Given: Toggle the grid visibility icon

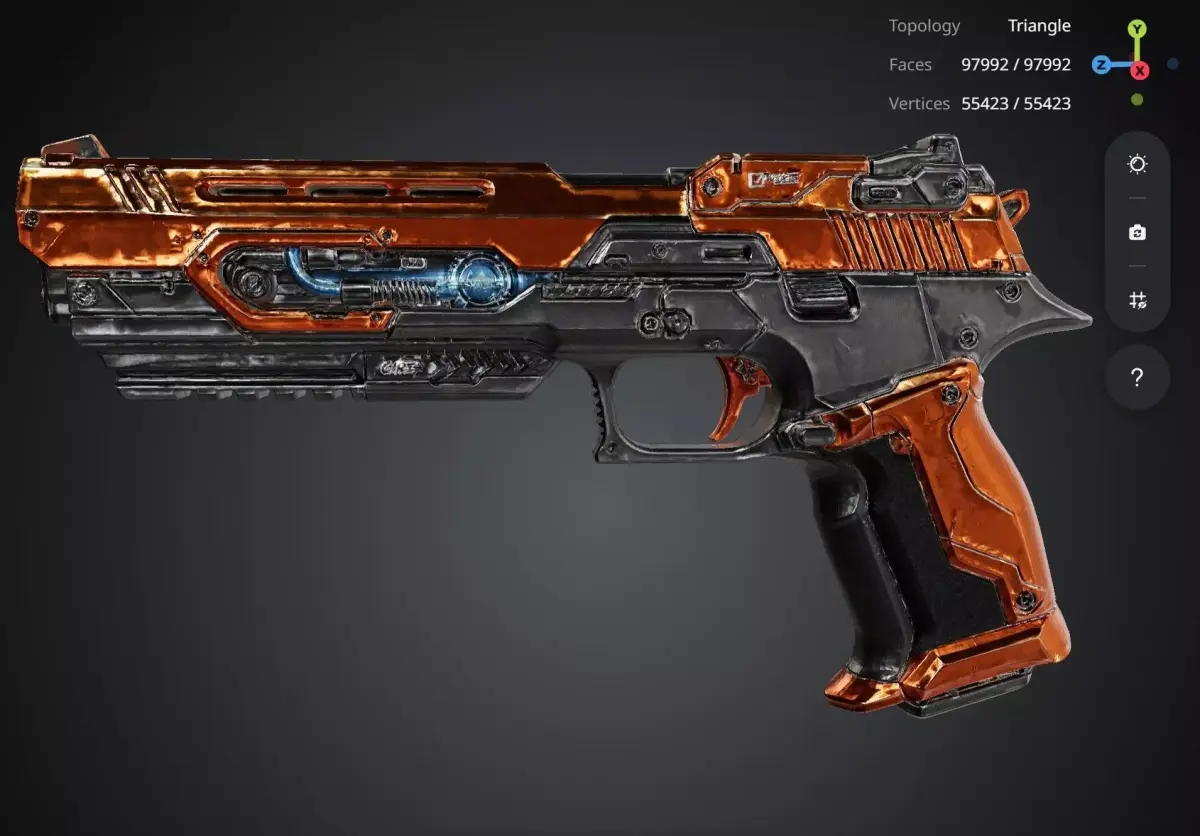Looking at the screenshot, I should pos(1137,299).
